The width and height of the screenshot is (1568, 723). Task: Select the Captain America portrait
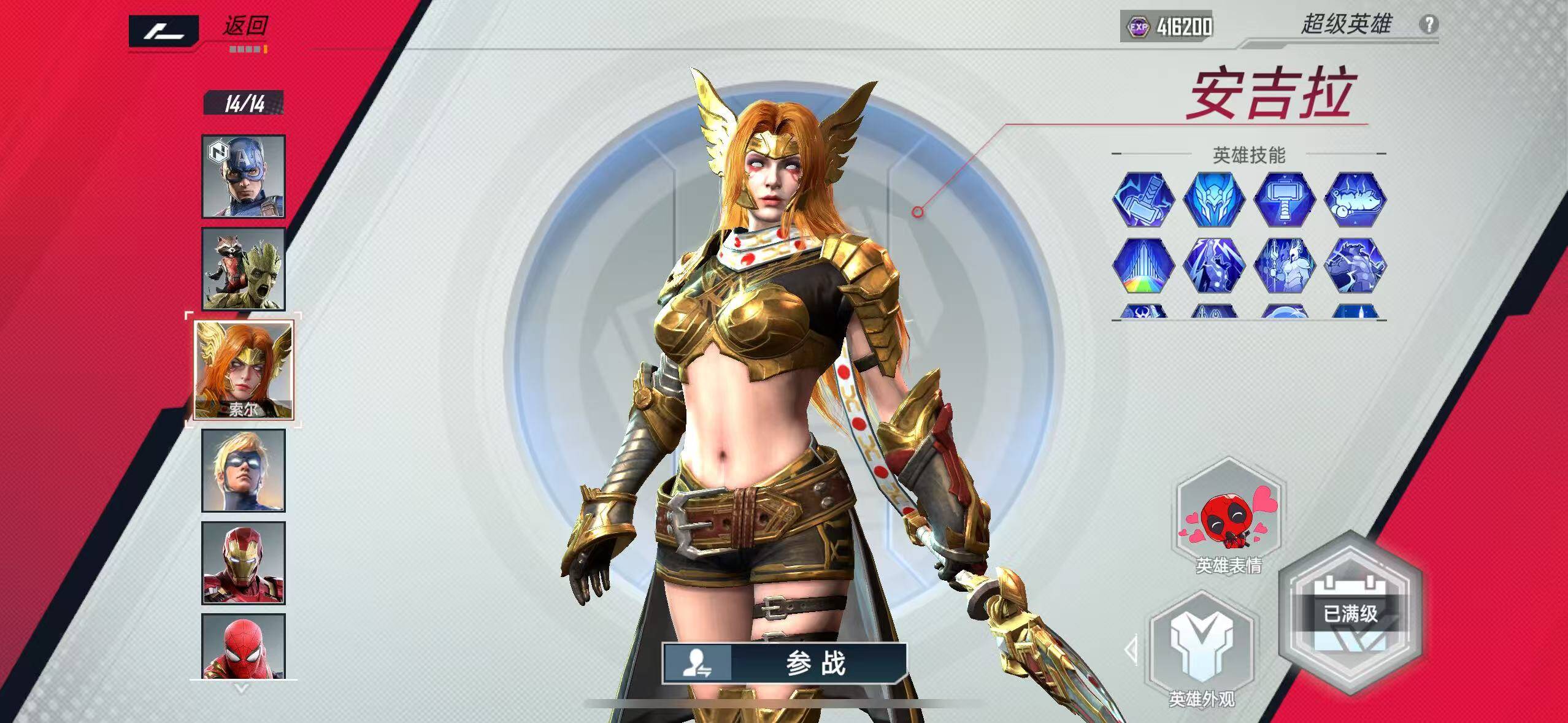coord(244,177)
